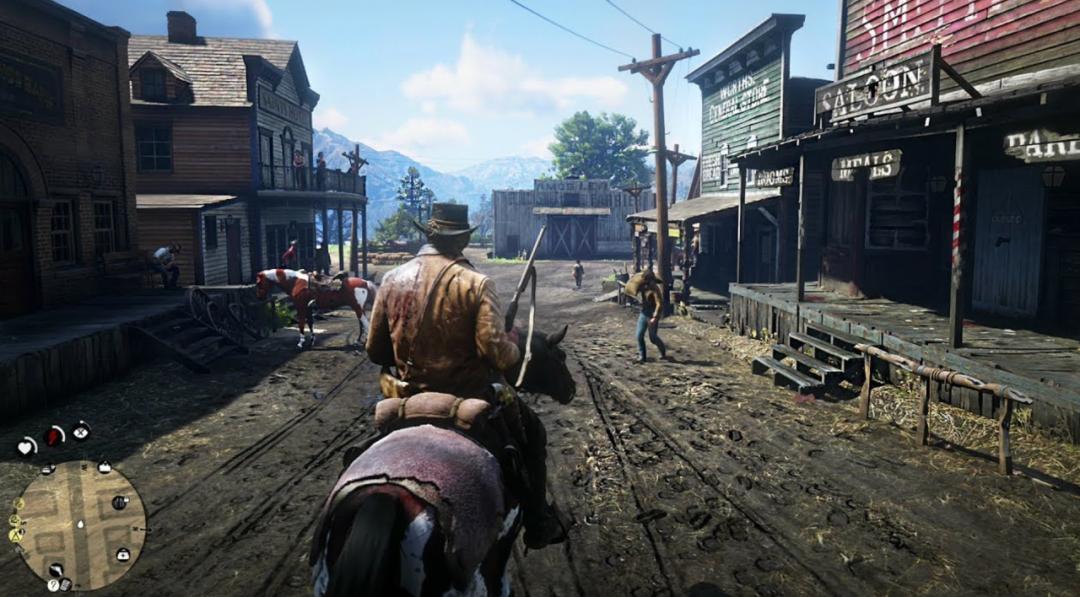The width and height of the screenshot is (1080, 597).
Task: Click the yellow tent camp marker beside the minimap
Action: click(16, 534)
